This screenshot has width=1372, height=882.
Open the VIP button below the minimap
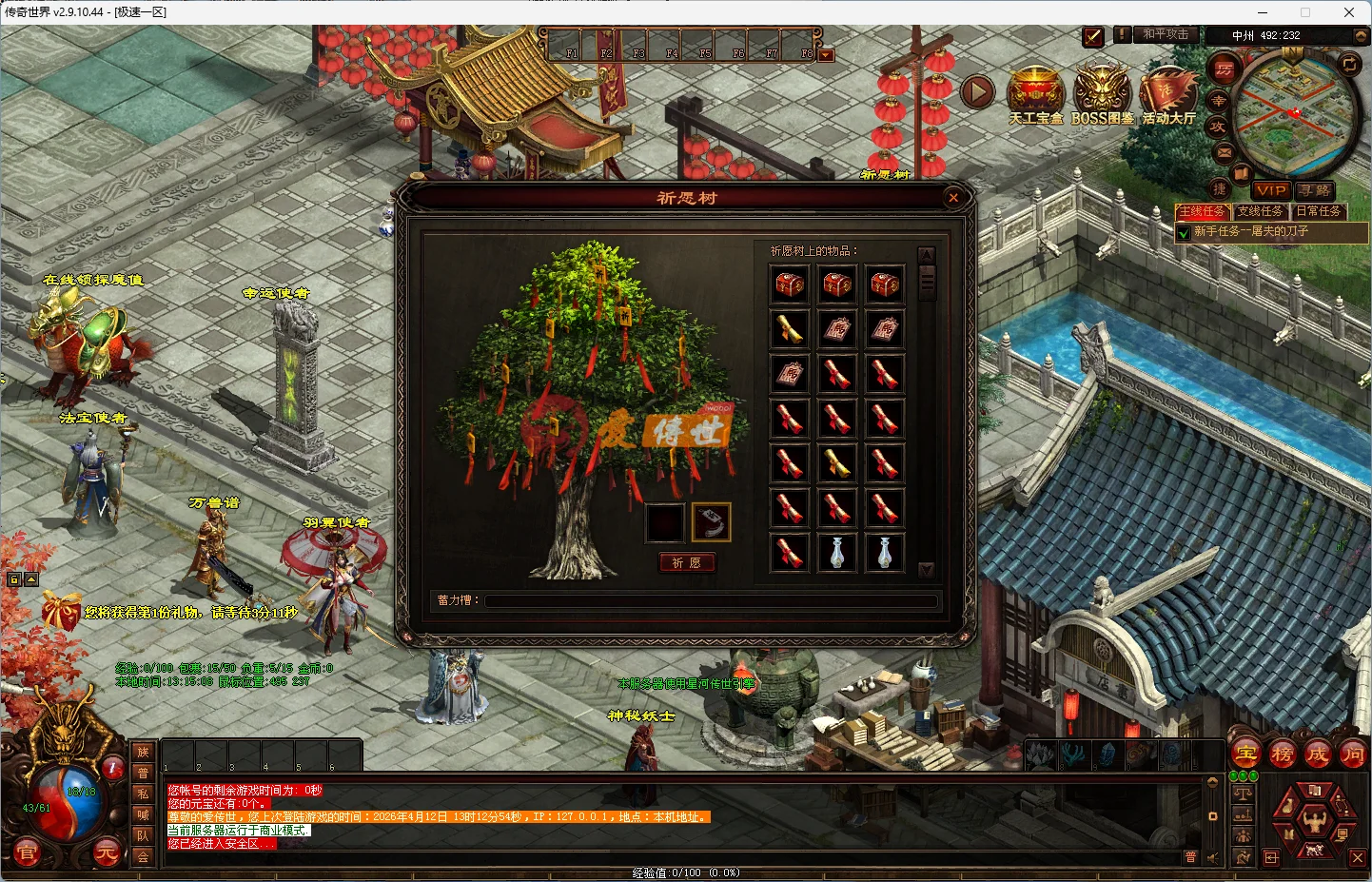1272,190
